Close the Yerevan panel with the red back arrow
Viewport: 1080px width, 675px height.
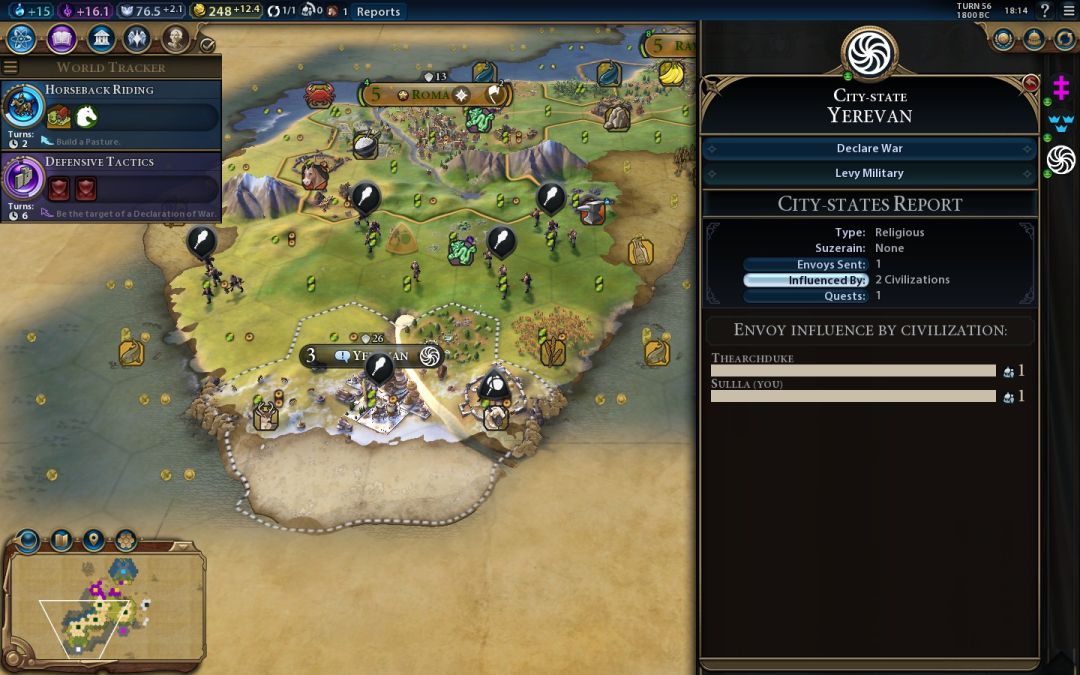pos(1031,83)
